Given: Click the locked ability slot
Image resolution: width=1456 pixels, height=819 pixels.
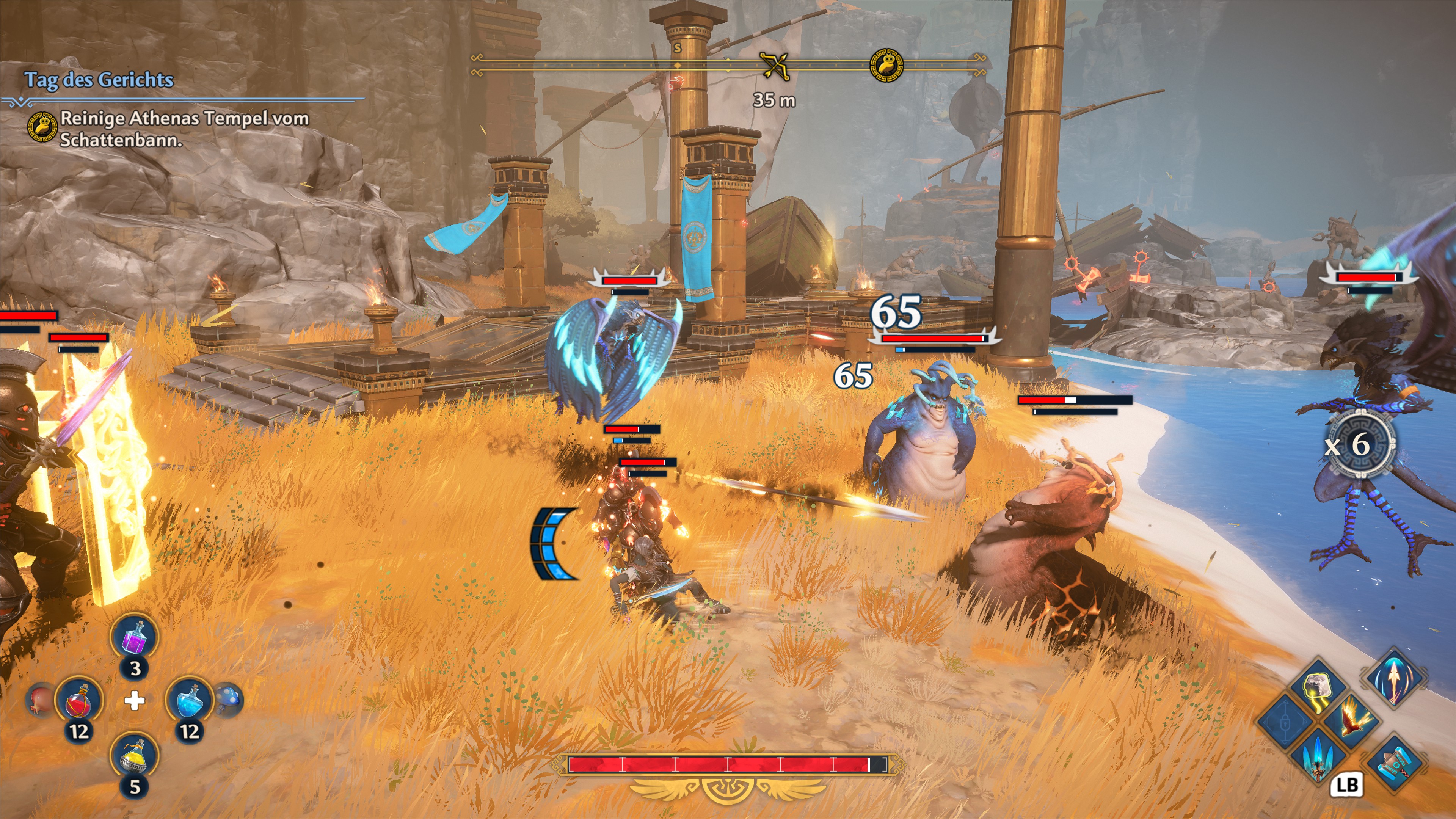Looking at the screenshot, I should [x=1285, y=722].
